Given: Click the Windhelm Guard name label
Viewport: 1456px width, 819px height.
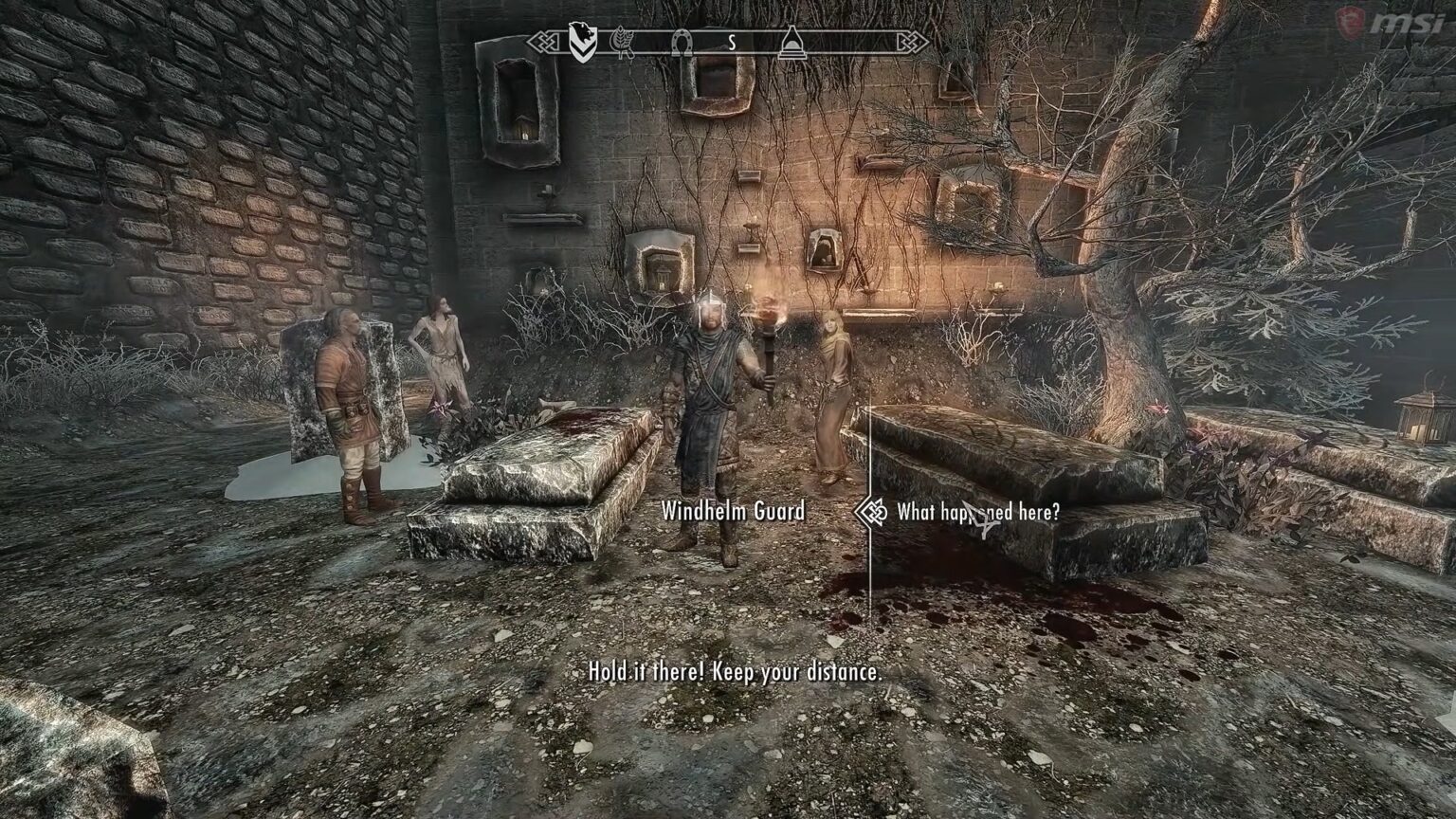Looking at the screenshot, I should pyautogui.click(x=734, y=510).
